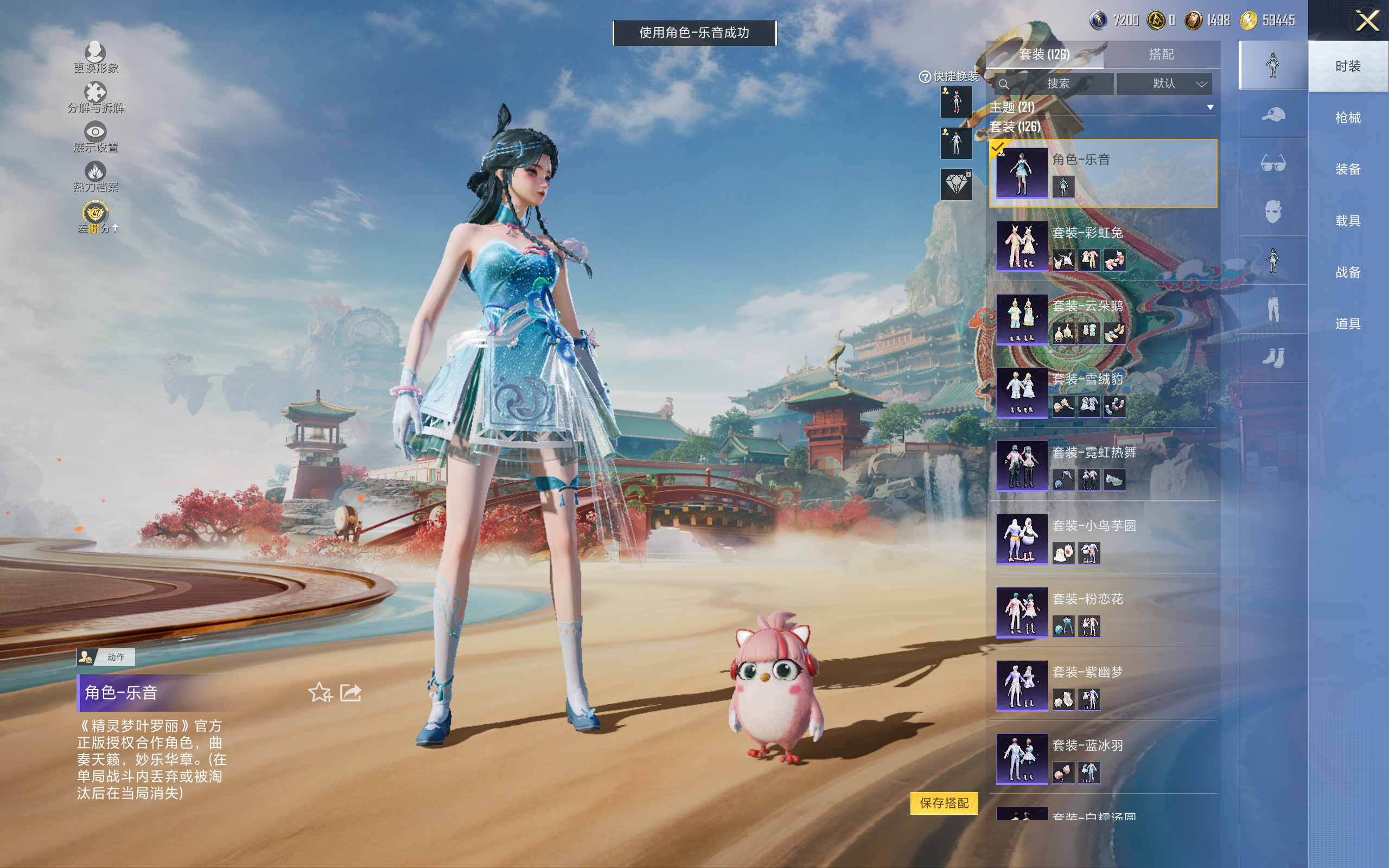Share the outfit via the share icon
The width and height of the screenshot is (1389, 868).
(x=351, y=692)
